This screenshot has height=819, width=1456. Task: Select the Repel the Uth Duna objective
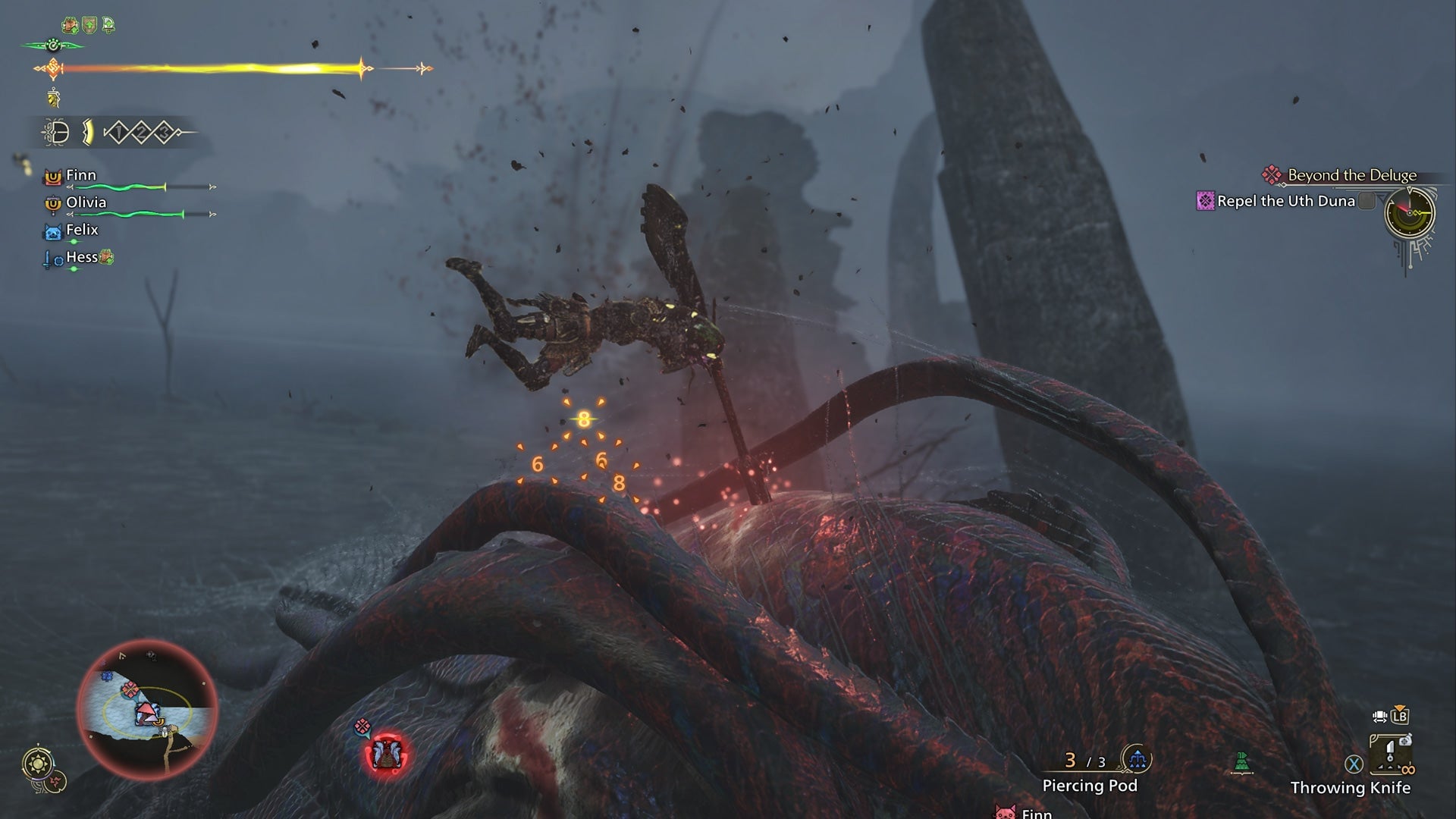coord(1287,201)
